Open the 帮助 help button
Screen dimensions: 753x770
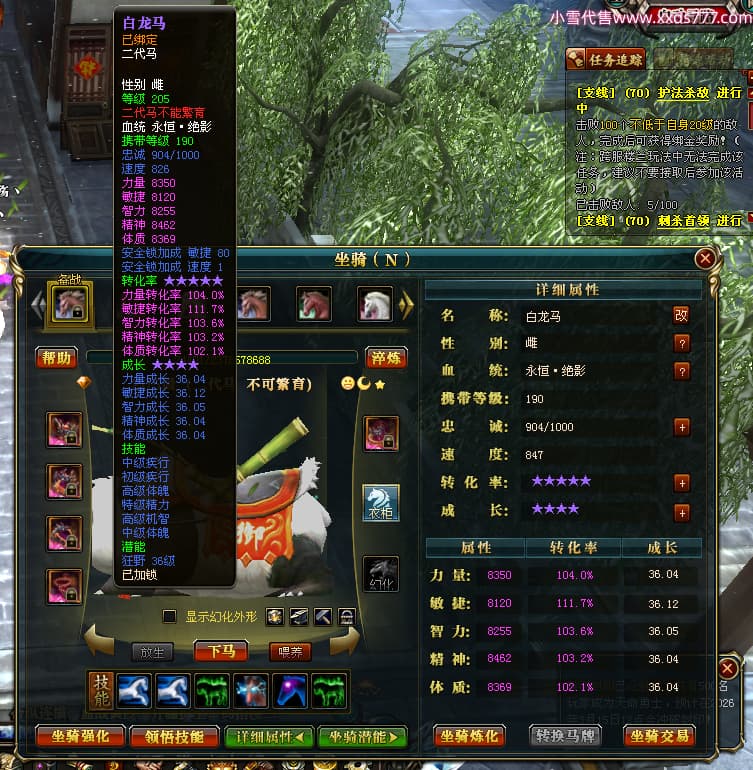coord(56,357)
